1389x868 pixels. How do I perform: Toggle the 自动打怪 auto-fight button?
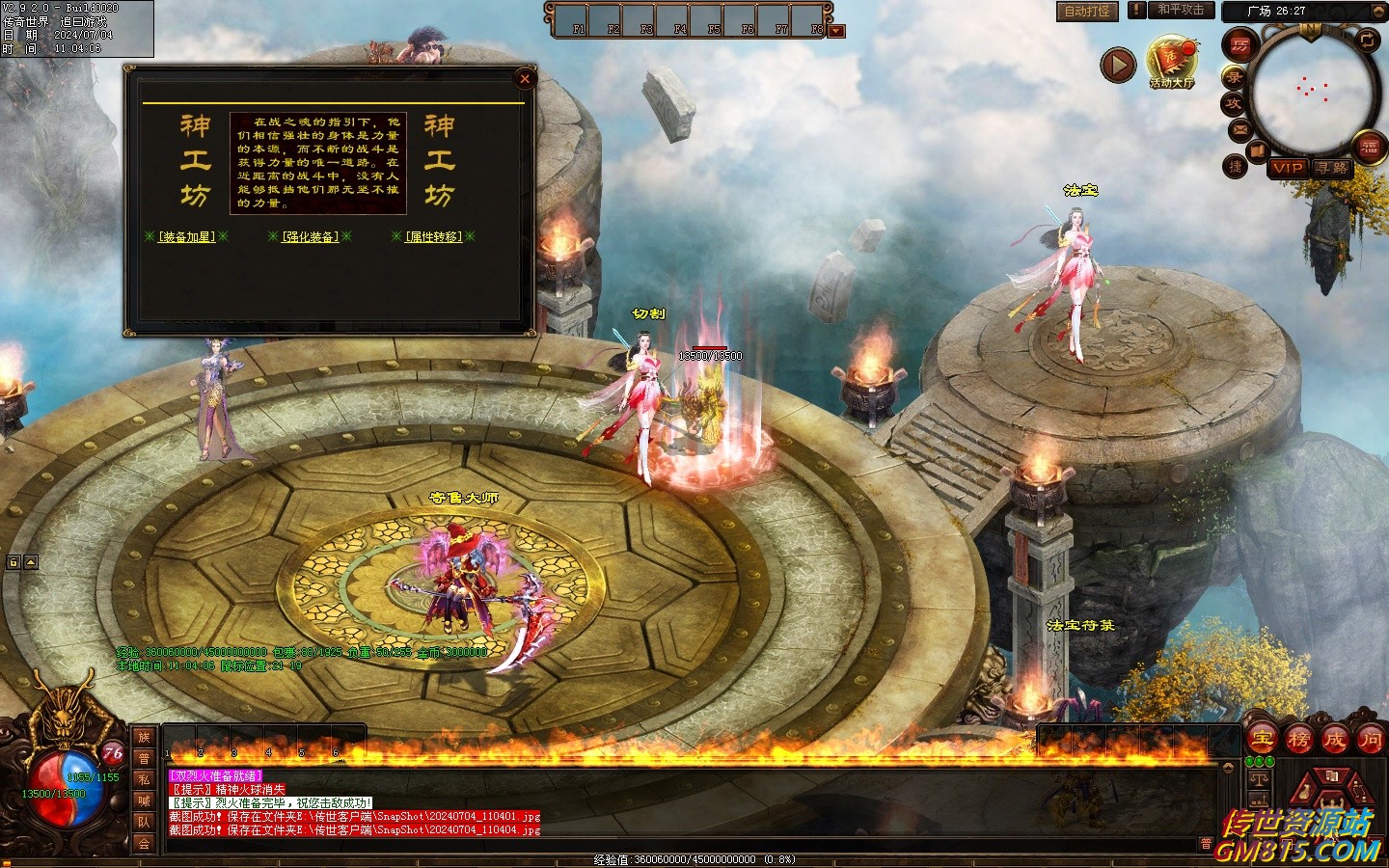[x=1087, y=12]
